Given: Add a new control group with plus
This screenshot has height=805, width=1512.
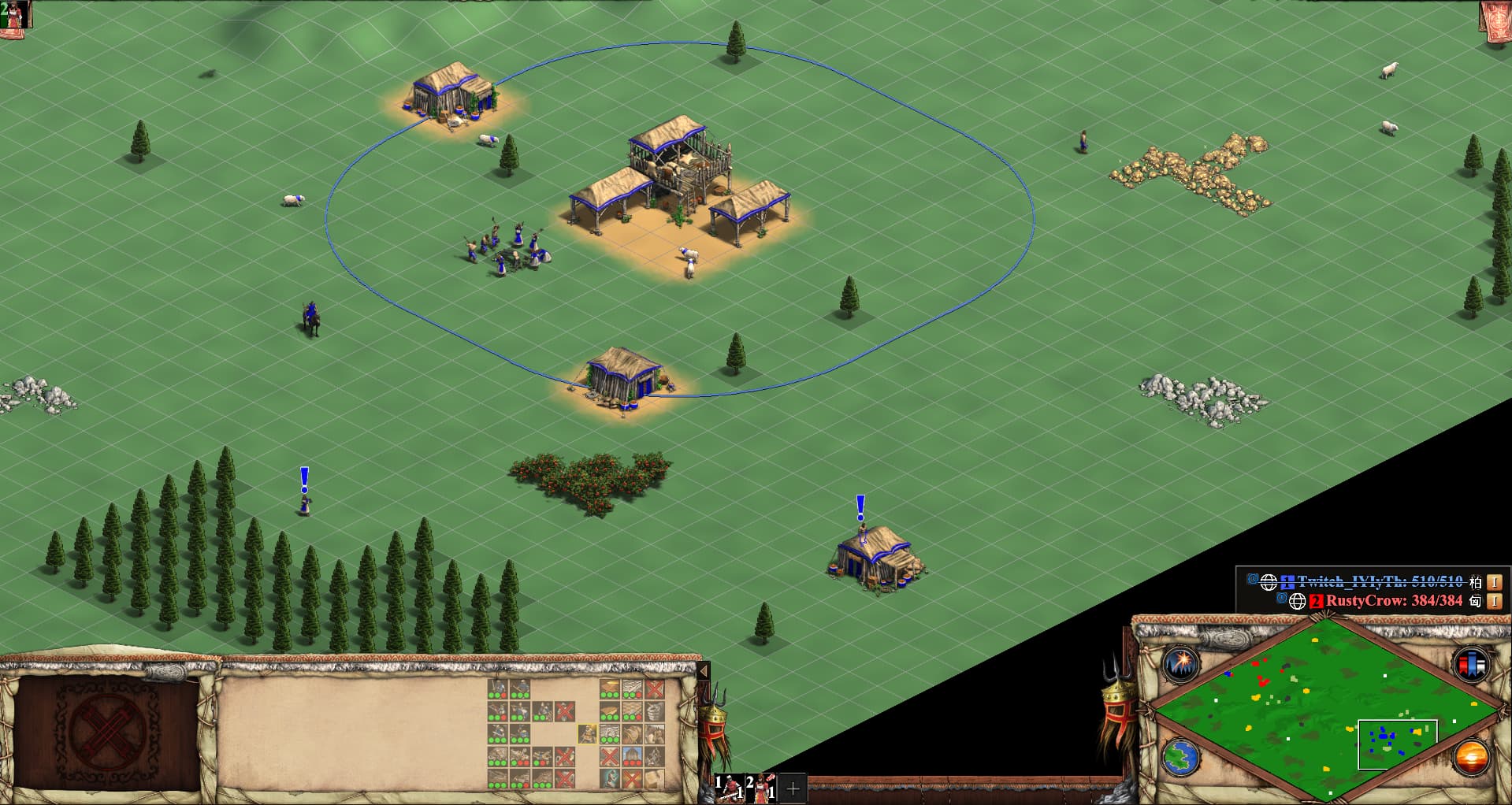Looking at the screenshot, I should (x=793, y=788).
